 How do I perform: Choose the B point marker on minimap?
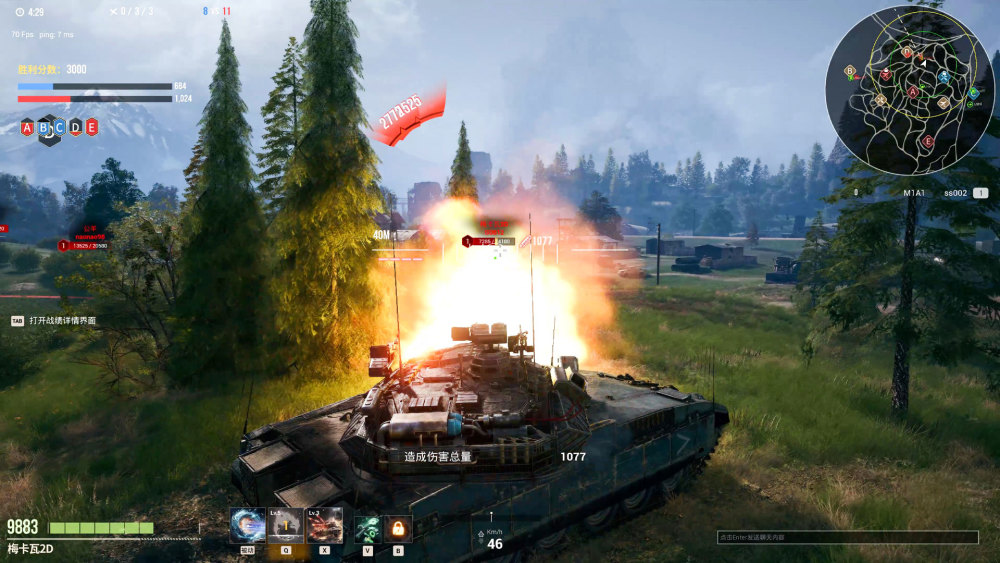[850, 71]
